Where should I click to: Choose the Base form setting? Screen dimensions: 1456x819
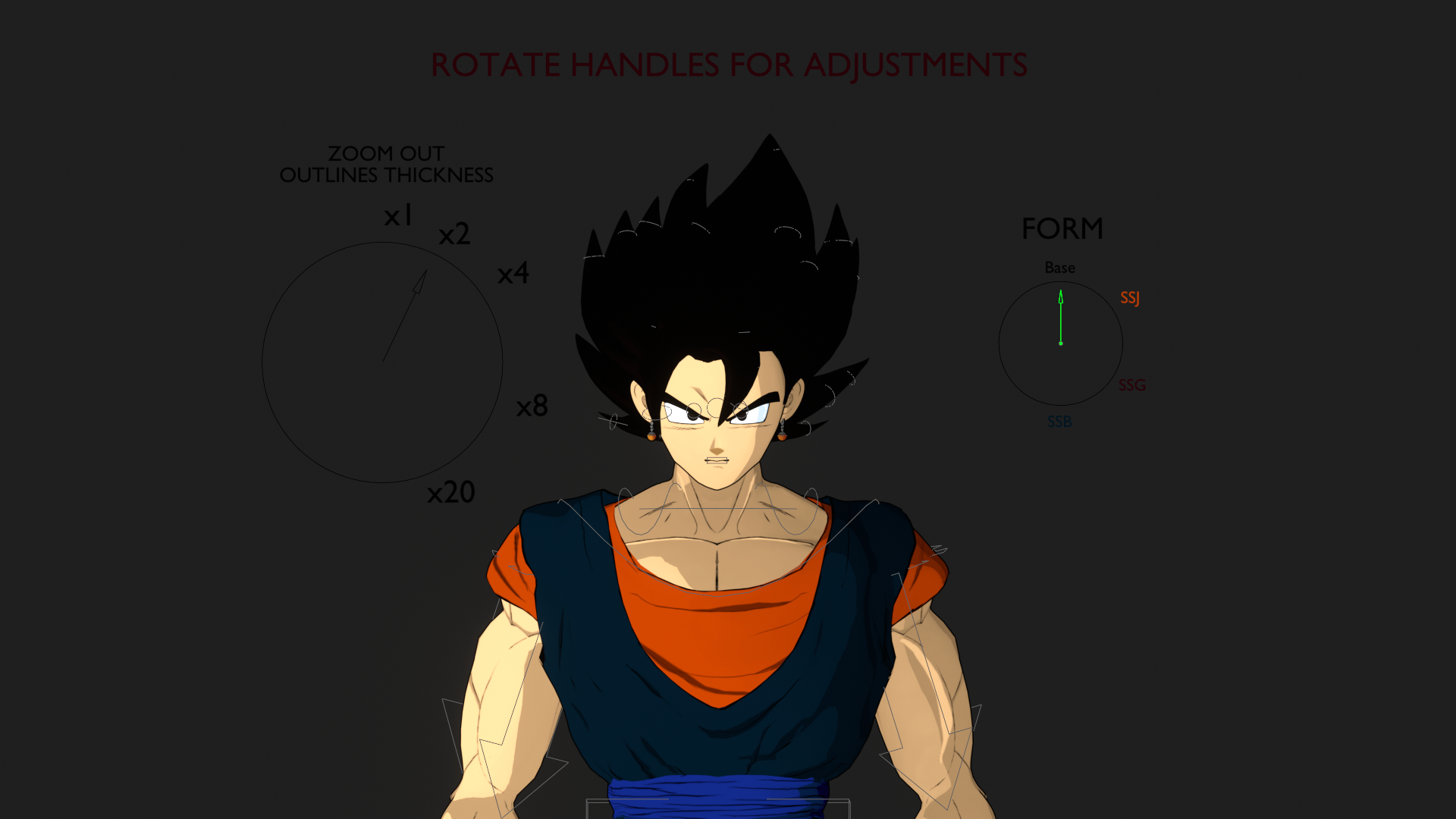[x=1060, y=267]
